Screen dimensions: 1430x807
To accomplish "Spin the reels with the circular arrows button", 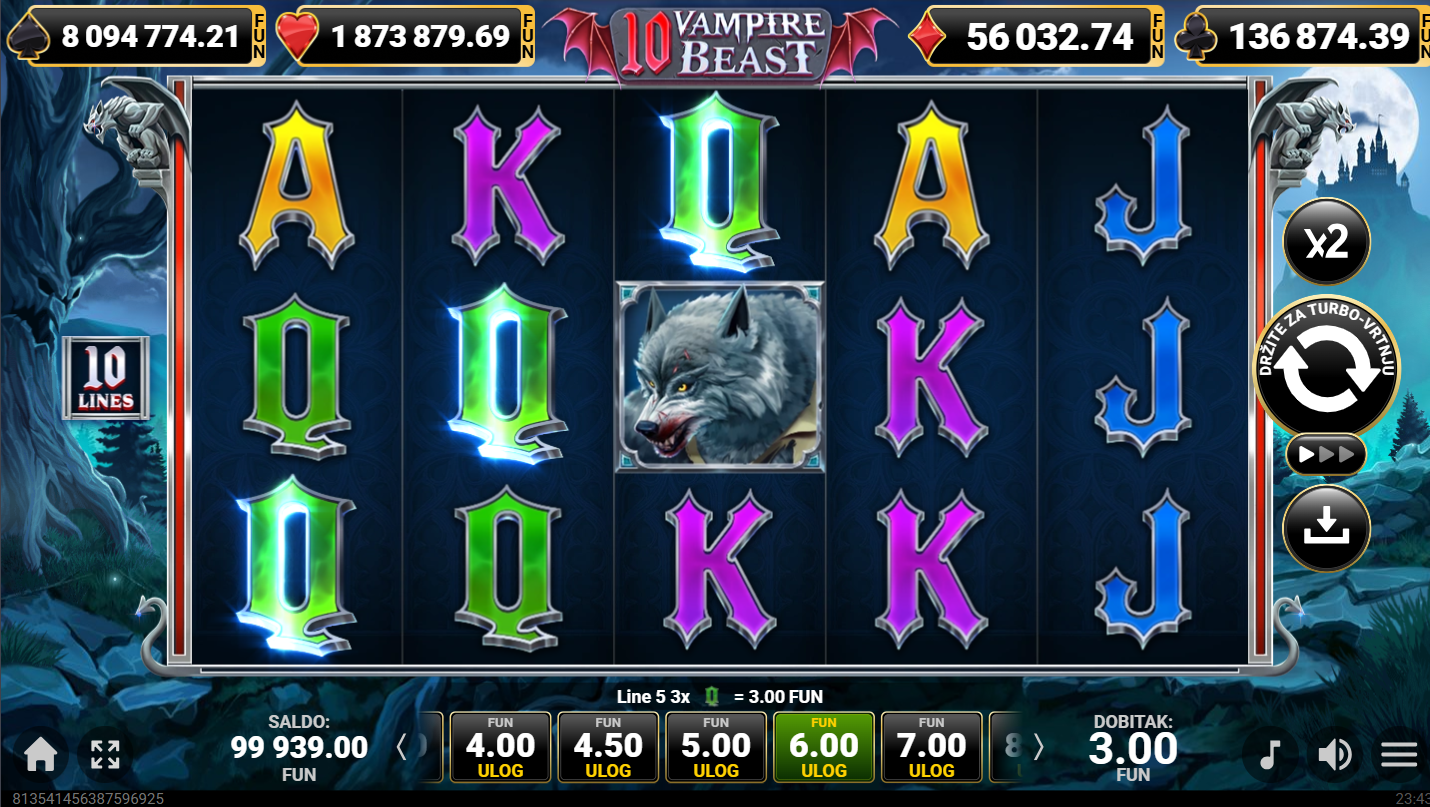I will coord(1327,368).
